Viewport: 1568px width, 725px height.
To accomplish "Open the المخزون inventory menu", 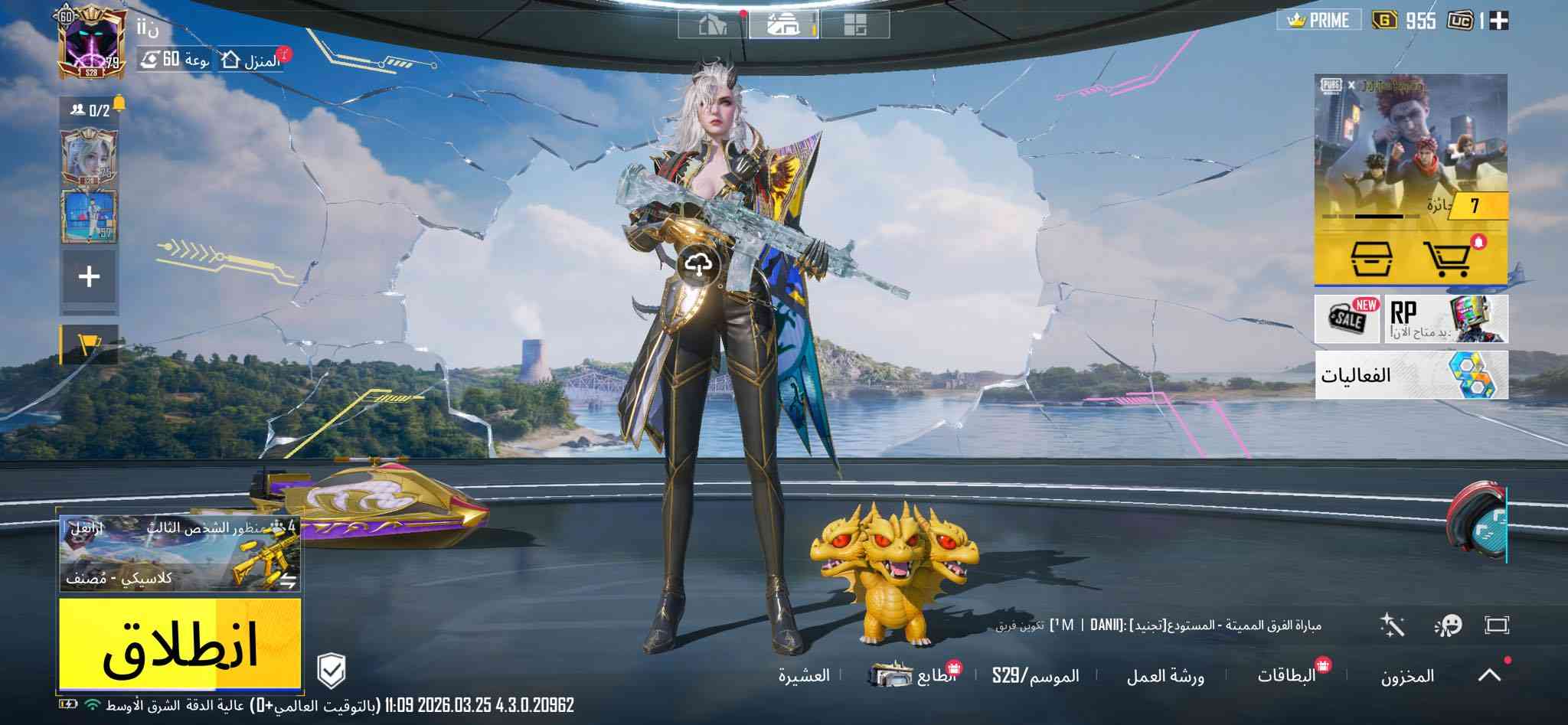I will (1407, 676).
